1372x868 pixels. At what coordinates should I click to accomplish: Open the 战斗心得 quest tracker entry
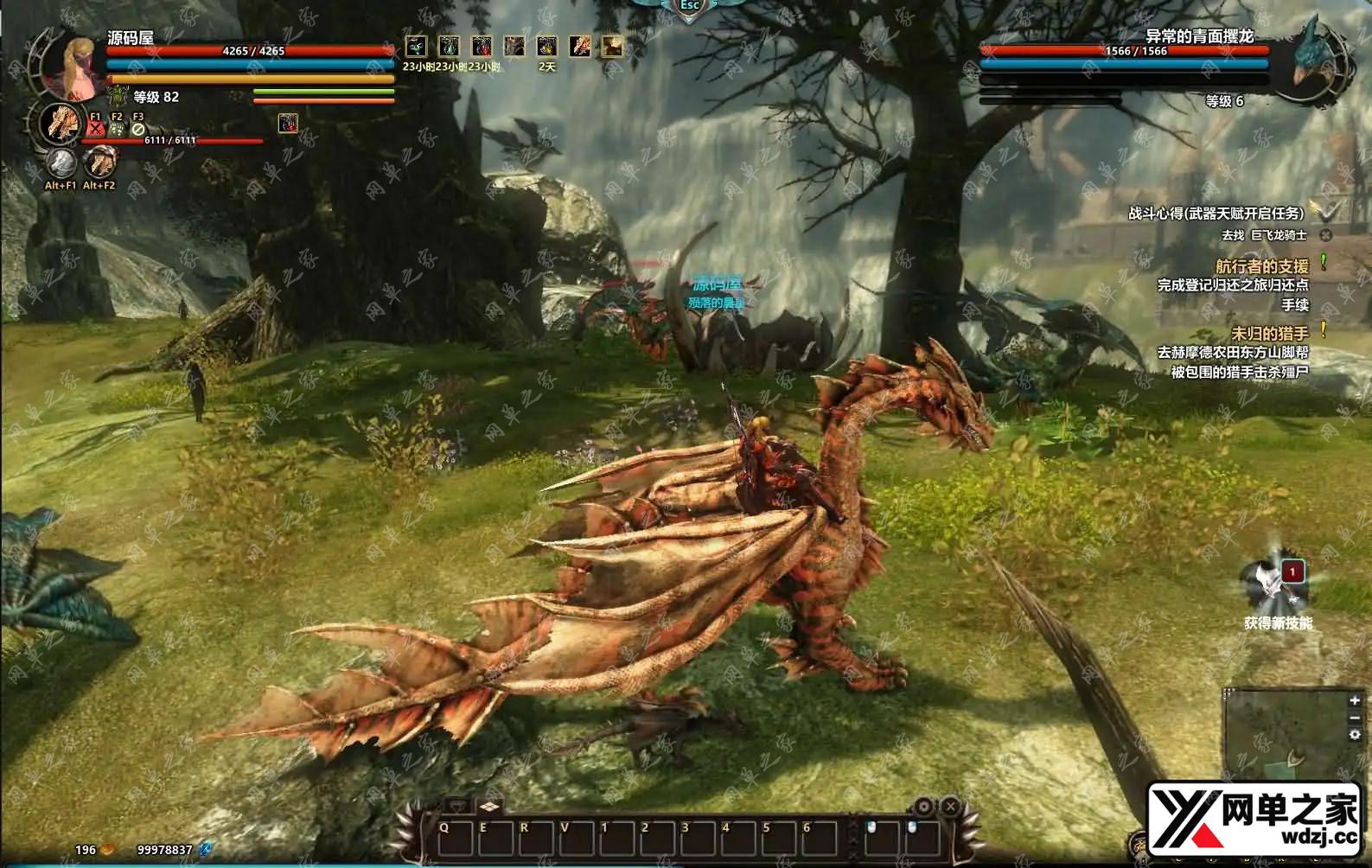coord(1216,214)
